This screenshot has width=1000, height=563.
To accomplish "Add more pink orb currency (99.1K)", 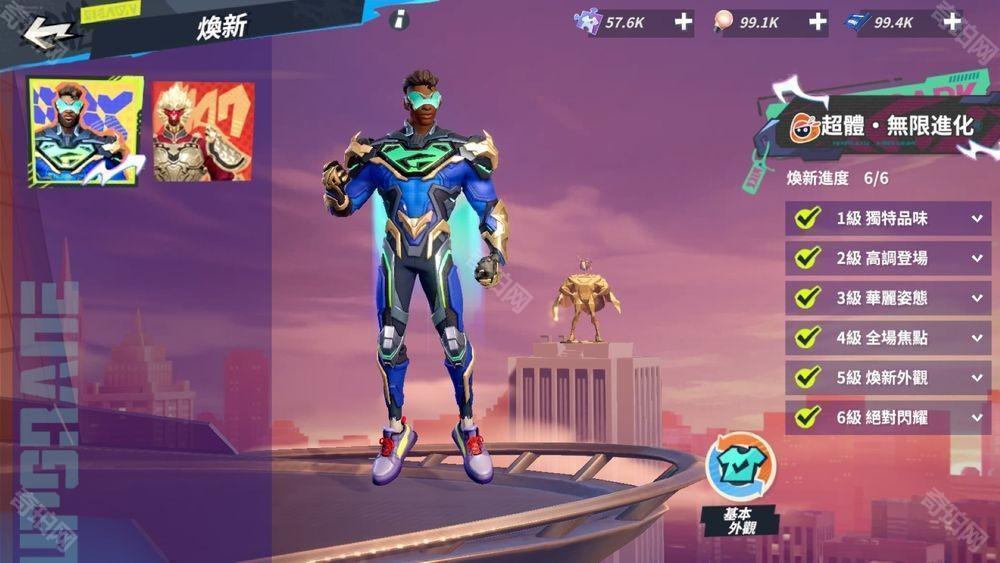I will [x=817, y=22].
